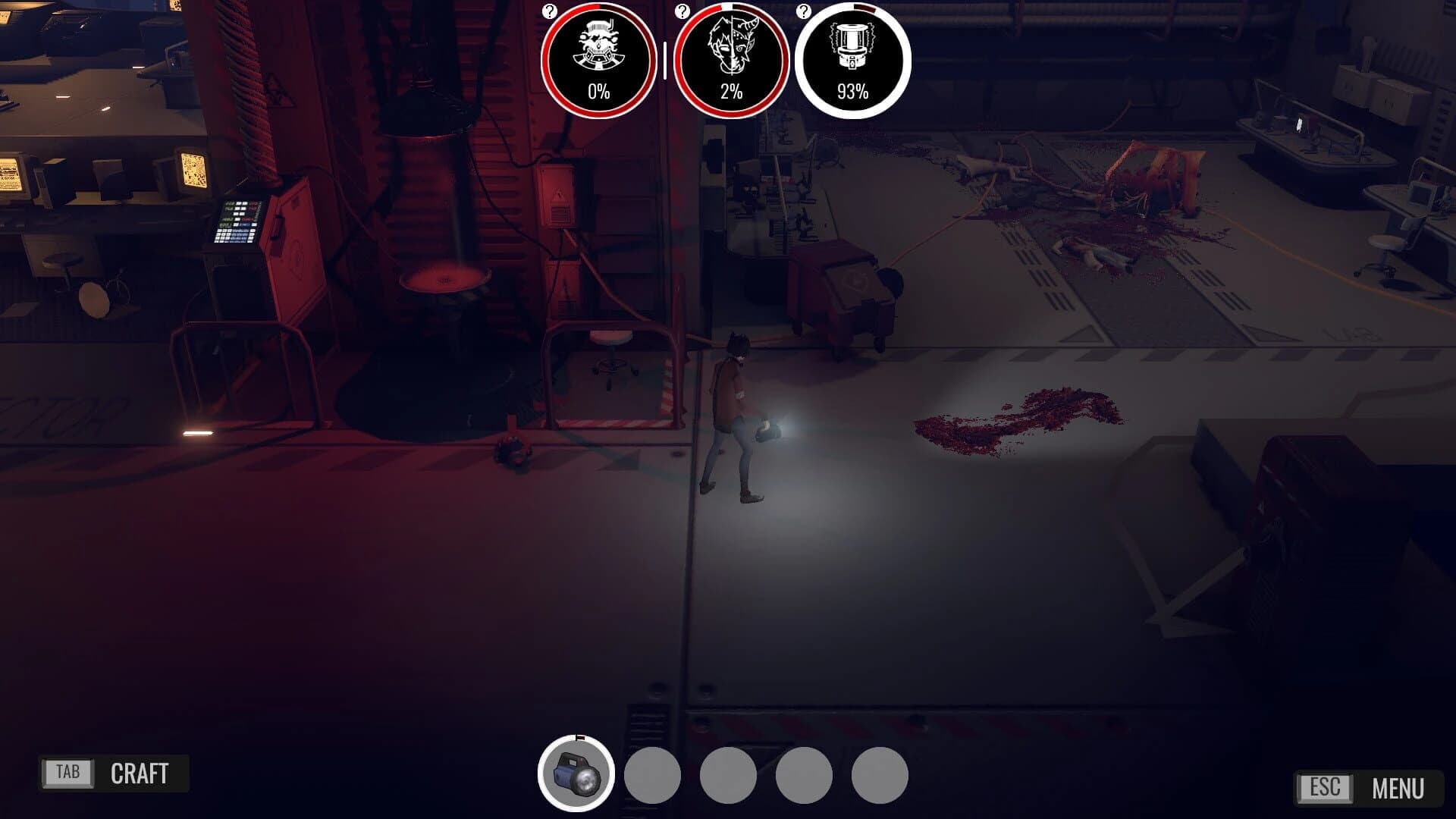Click the zombie infection status icon showing 0%
Screen dimensions: 1456x819
(x=598, y=53)
